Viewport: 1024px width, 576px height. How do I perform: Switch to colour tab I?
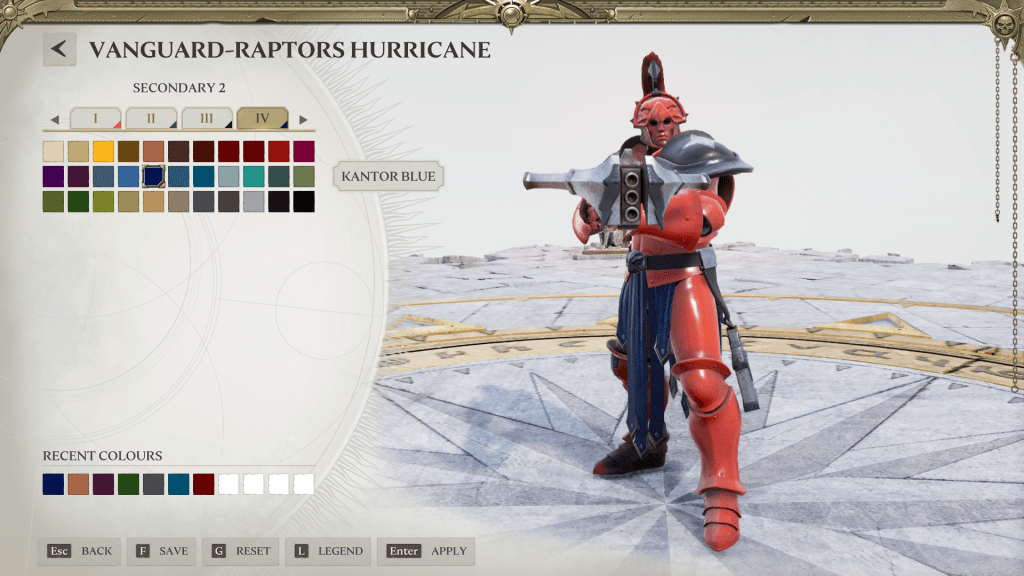click(95, 119)
